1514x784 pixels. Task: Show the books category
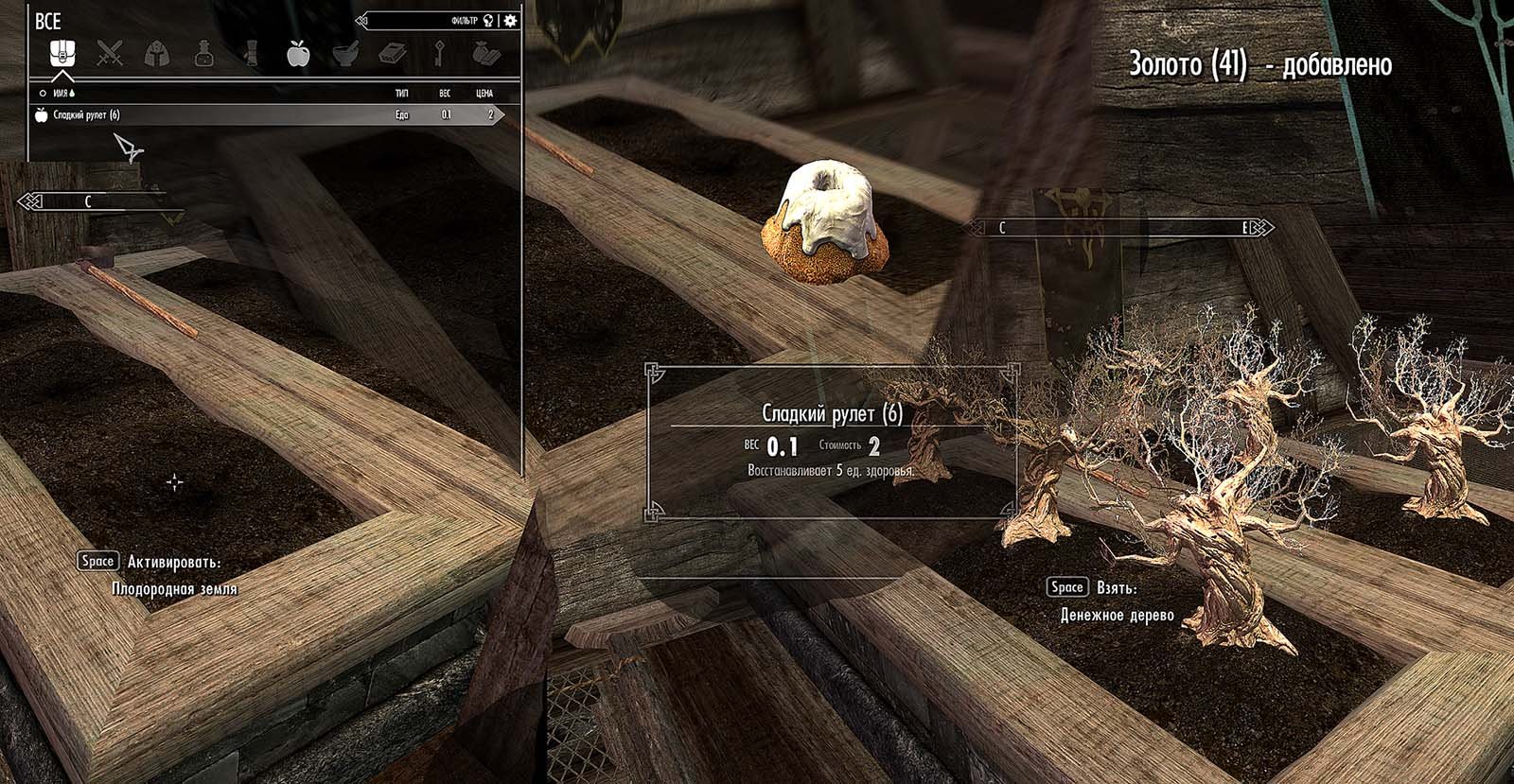[392, 54]
